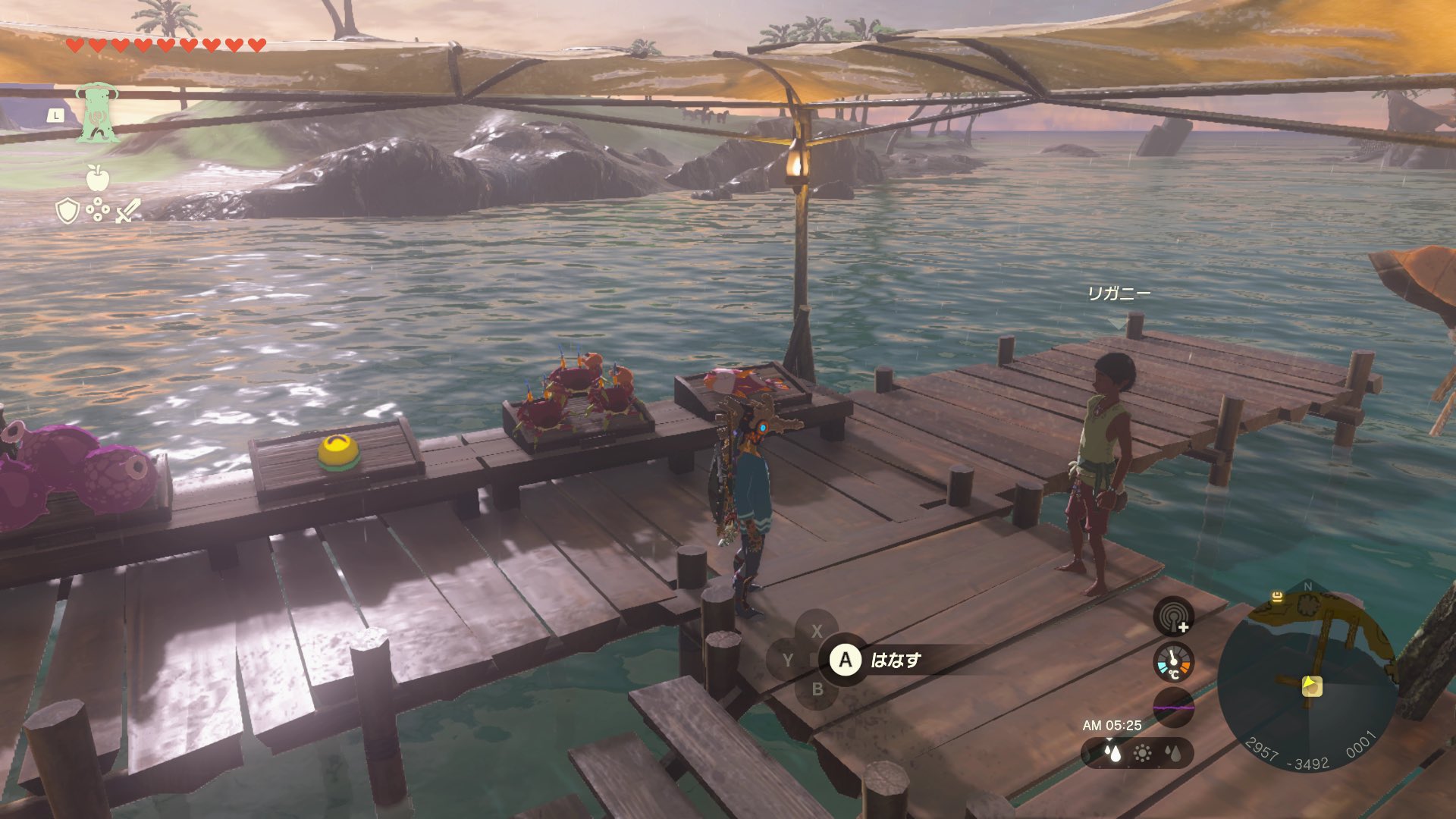
Task: Choose the shield quick-select icon
Action: (x=67, y=211)
